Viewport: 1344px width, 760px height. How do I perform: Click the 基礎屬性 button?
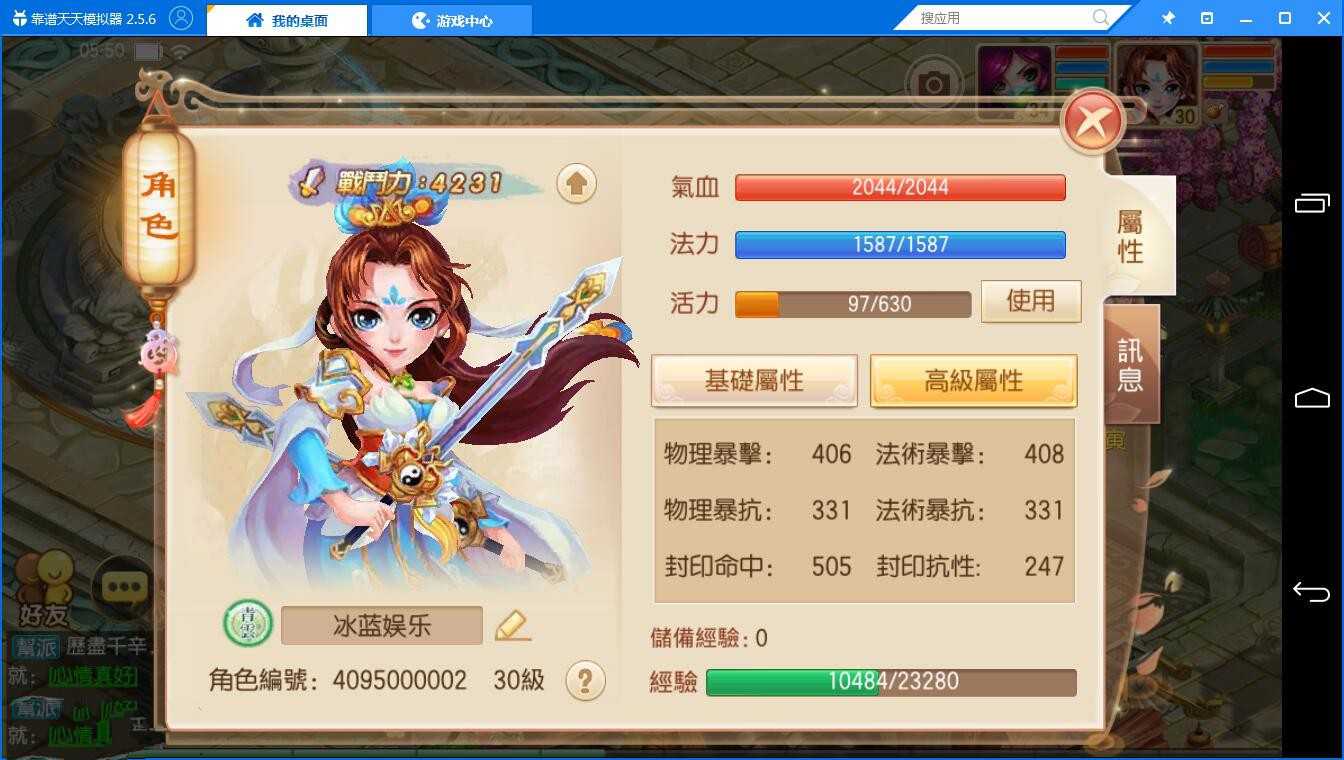(x=753, y=380)
